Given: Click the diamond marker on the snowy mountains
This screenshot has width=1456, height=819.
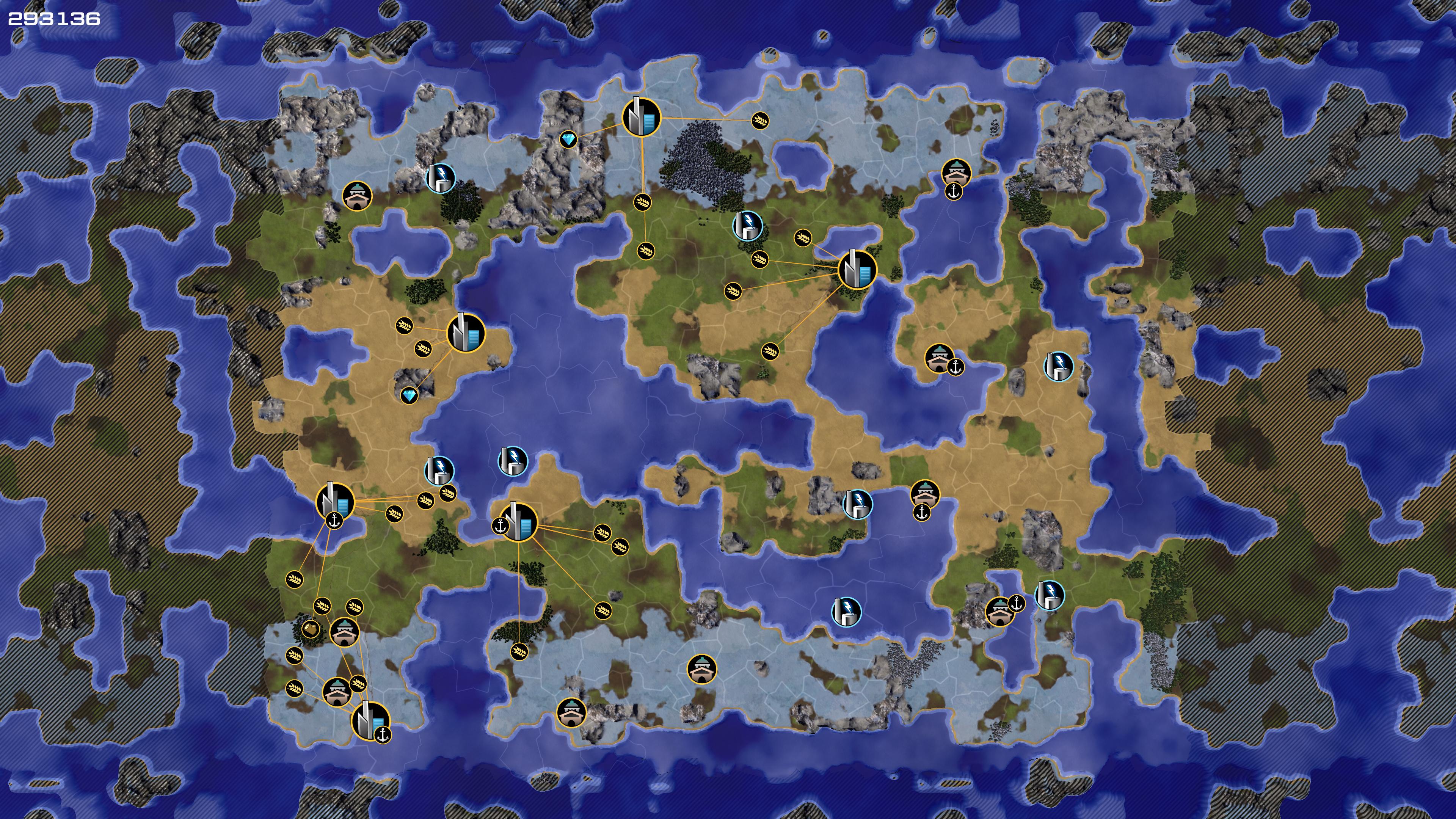Looking at the screenshot, I should [x=568, y=140].
